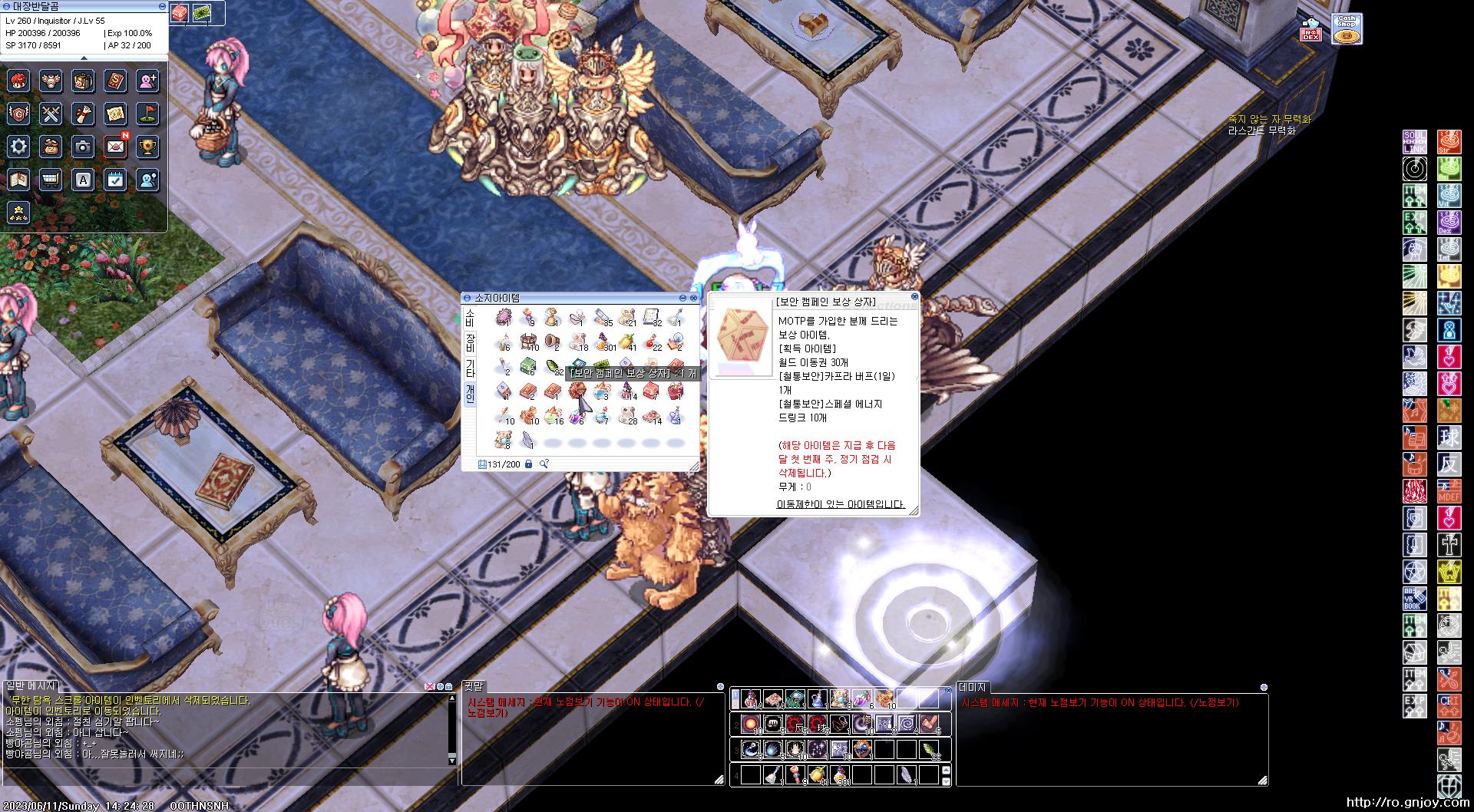Open the shopping cart menu icon
Viewport: 1474px width, 812px height.
(x=51, y=180)
